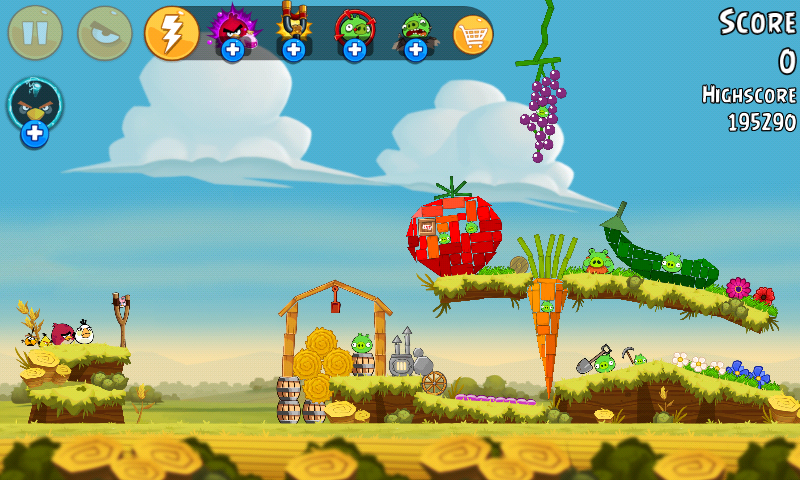Image resolution: width=800 pixels, height=480 pixels.
Task: Select the Power Potion red bird power-up
Action: pyautogui.click(x=233, y=31)
